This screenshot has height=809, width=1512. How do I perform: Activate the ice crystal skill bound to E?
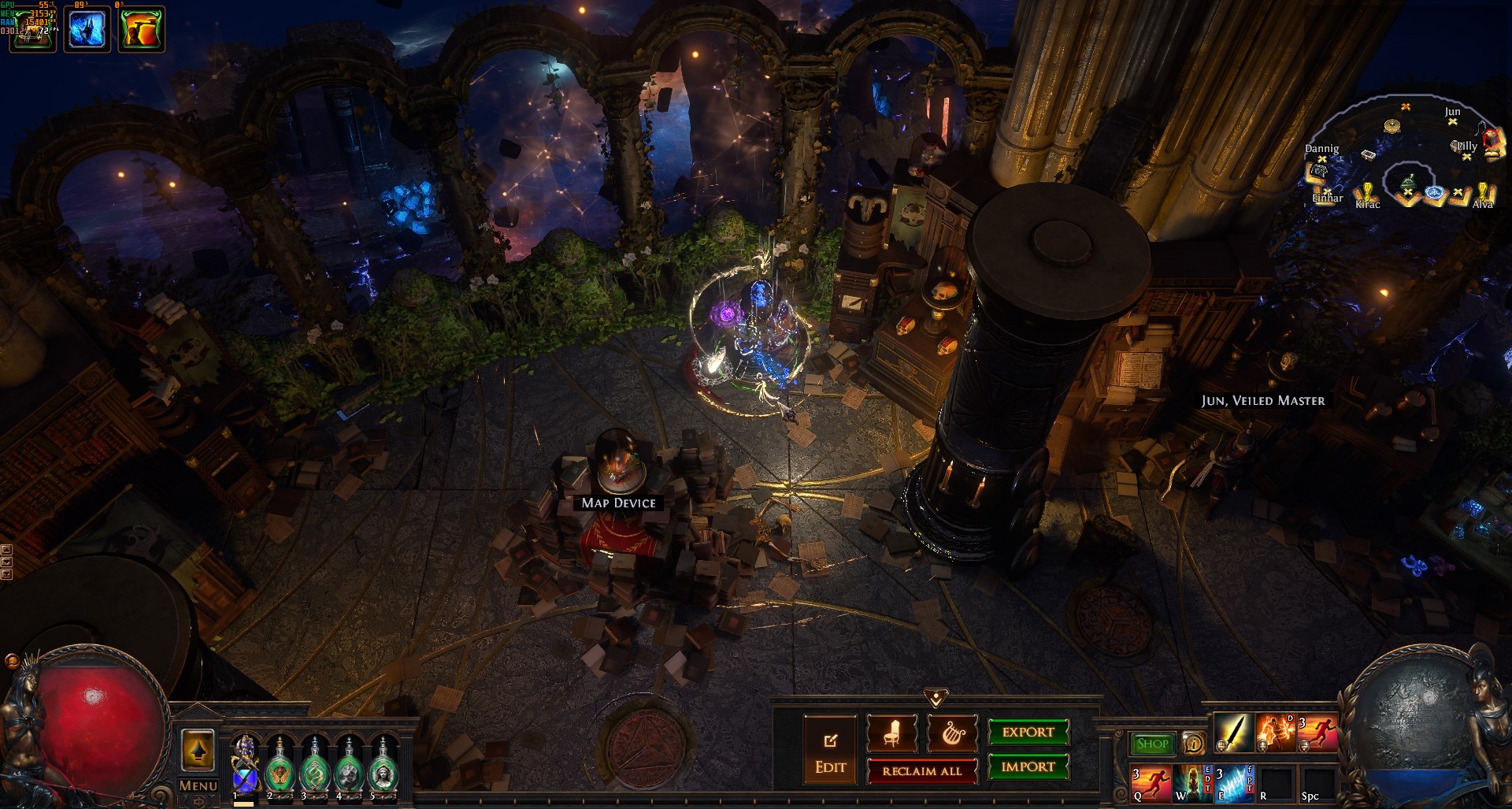pyautogui.click(x=1233, y=783)
